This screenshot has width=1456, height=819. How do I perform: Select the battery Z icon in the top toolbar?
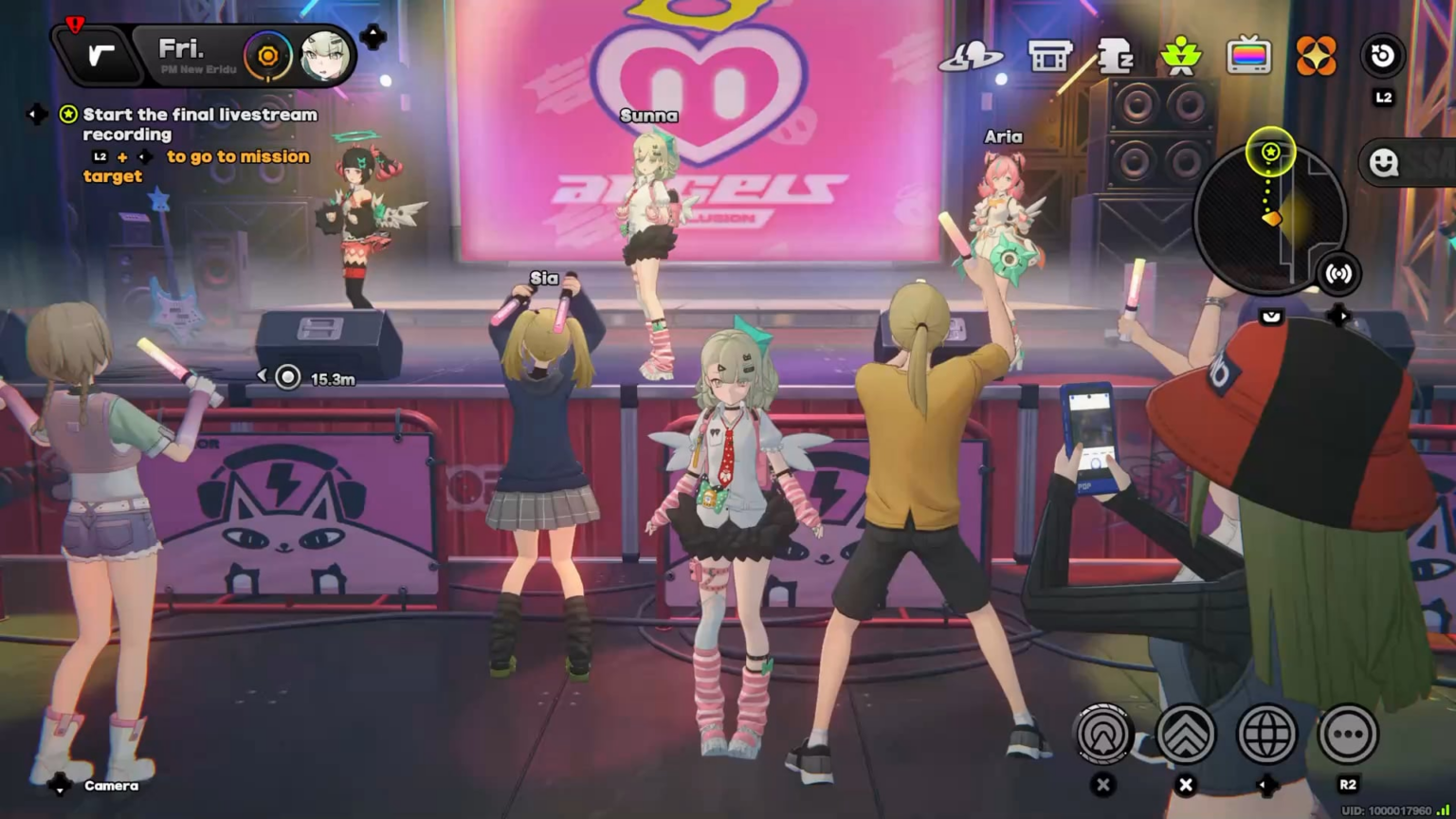tap(1115, 57)
